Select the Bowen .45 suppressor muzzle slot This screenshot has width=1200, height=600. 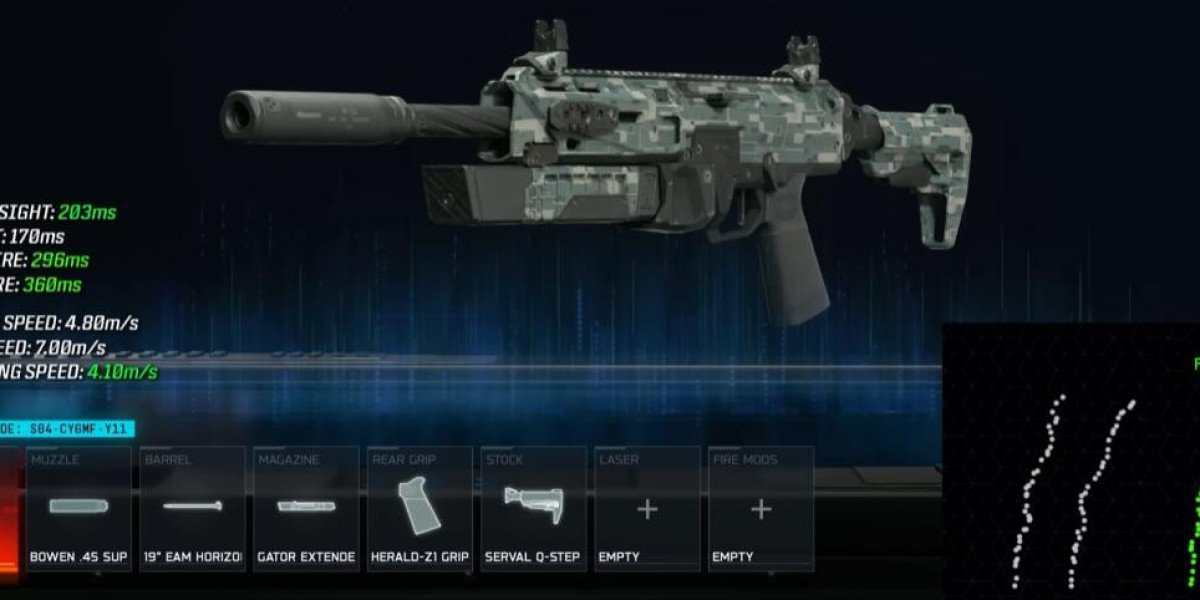click(78, 509)
